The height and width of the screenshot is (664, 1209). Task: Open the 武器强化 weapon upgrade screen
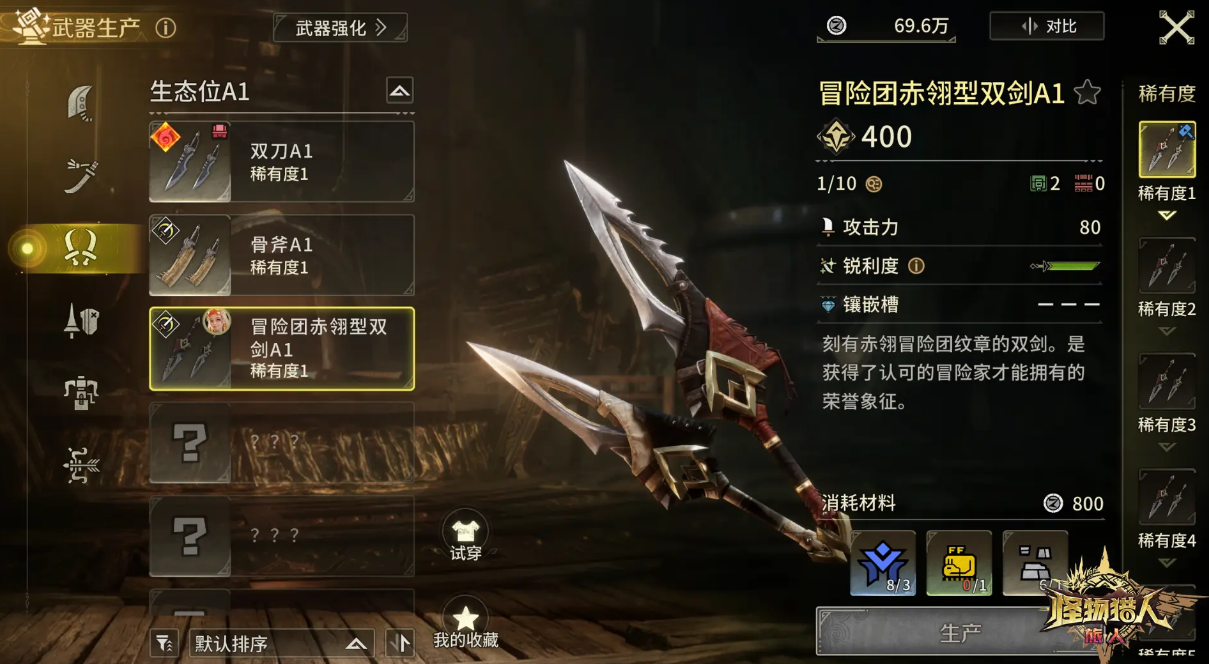(340, 28)
